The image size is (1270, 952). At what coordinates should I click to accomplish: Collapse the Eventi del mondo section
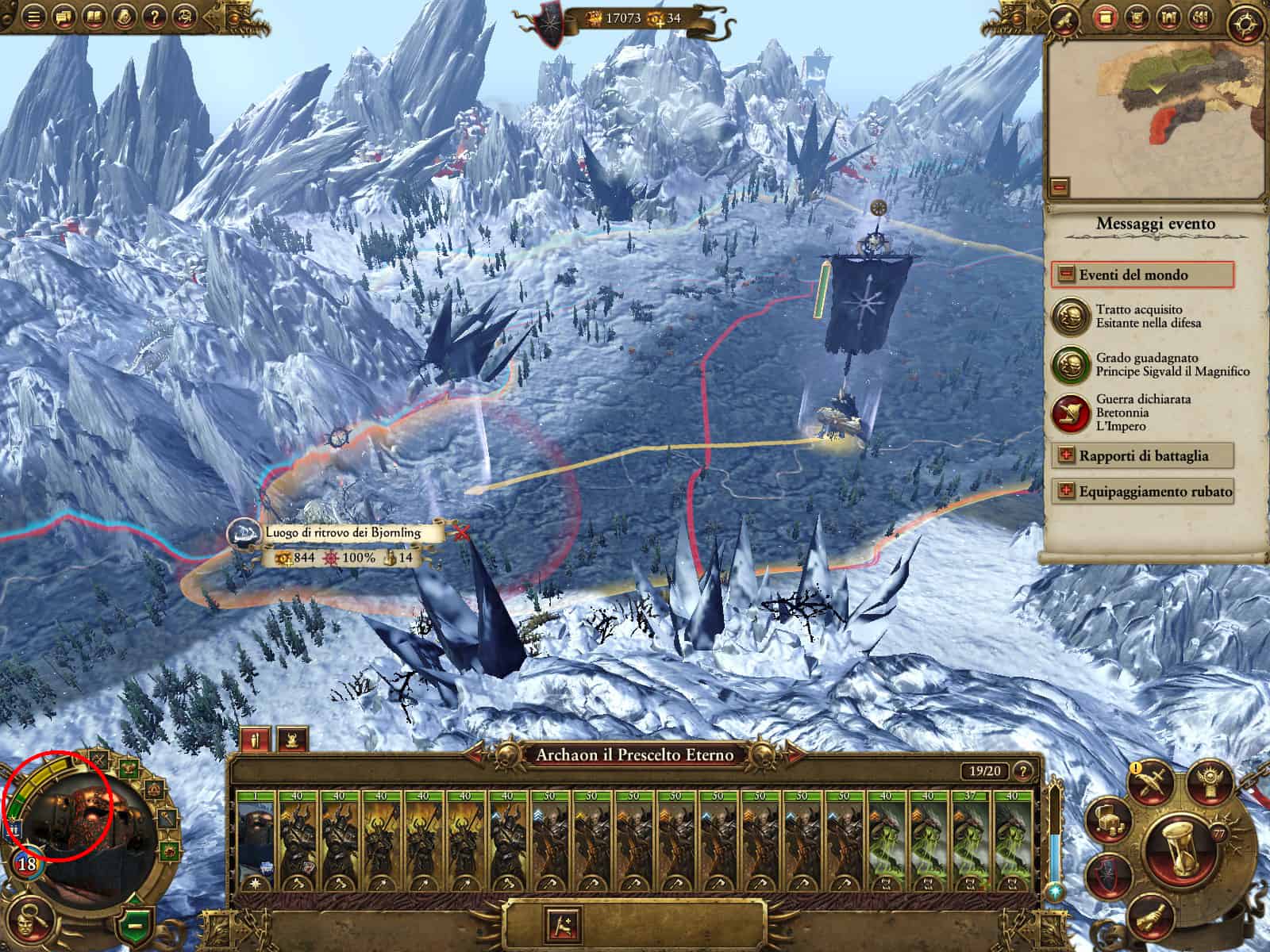click(x=1066, y=274)
